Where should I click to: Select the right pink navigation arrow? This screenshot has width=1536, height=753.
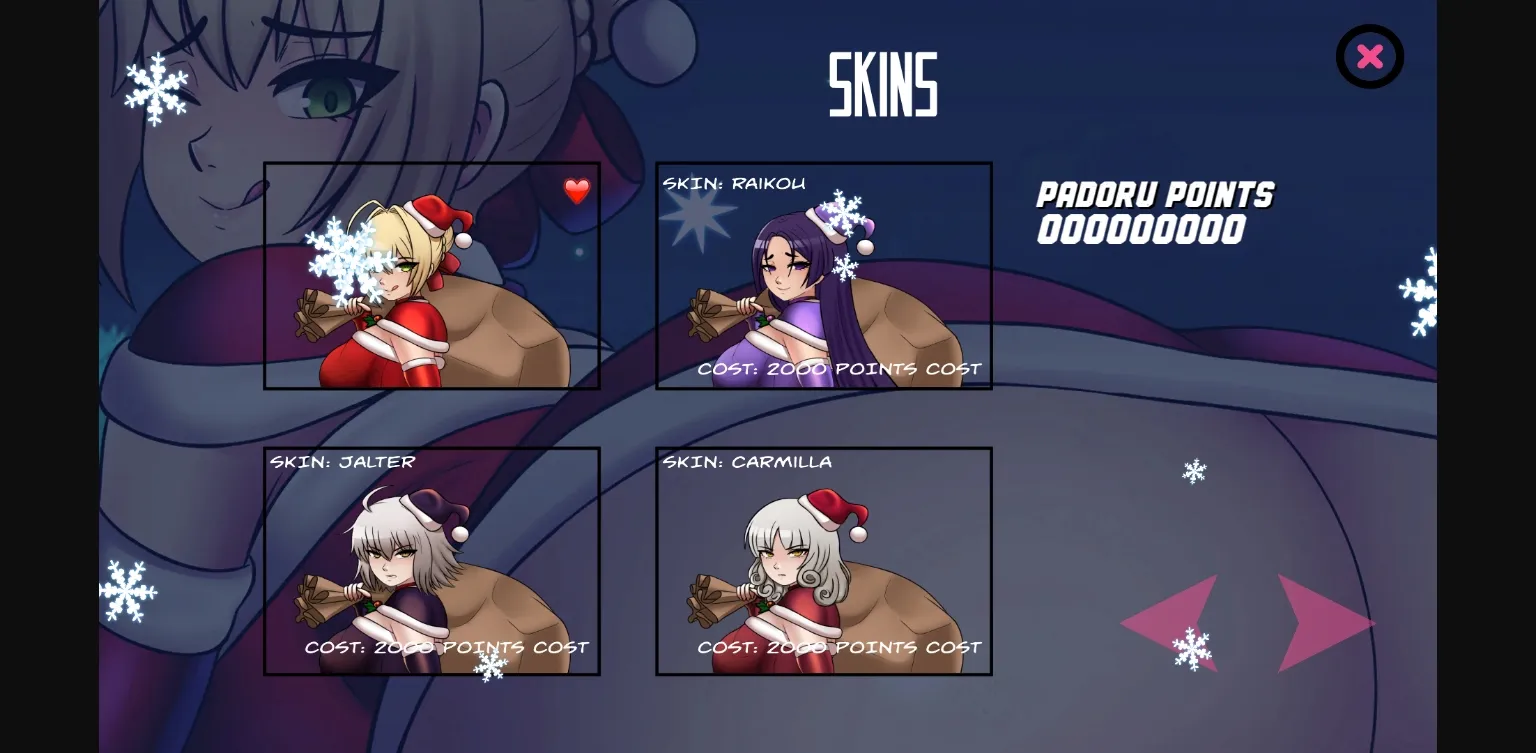coord(1325,623)
